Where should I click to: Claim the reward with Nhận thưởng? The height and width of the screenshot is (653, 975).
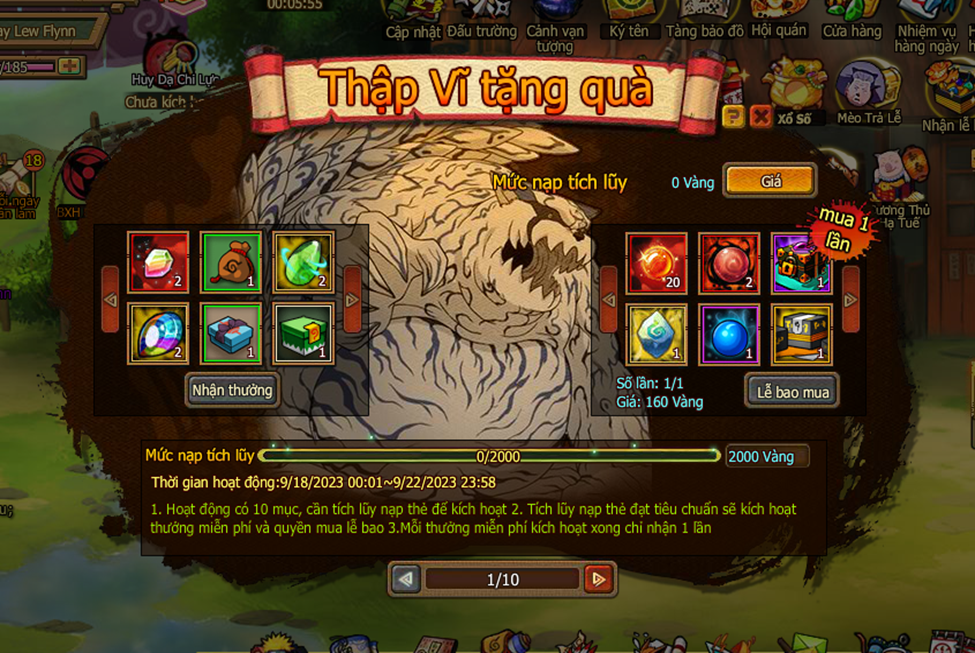[x=232, y=390]
